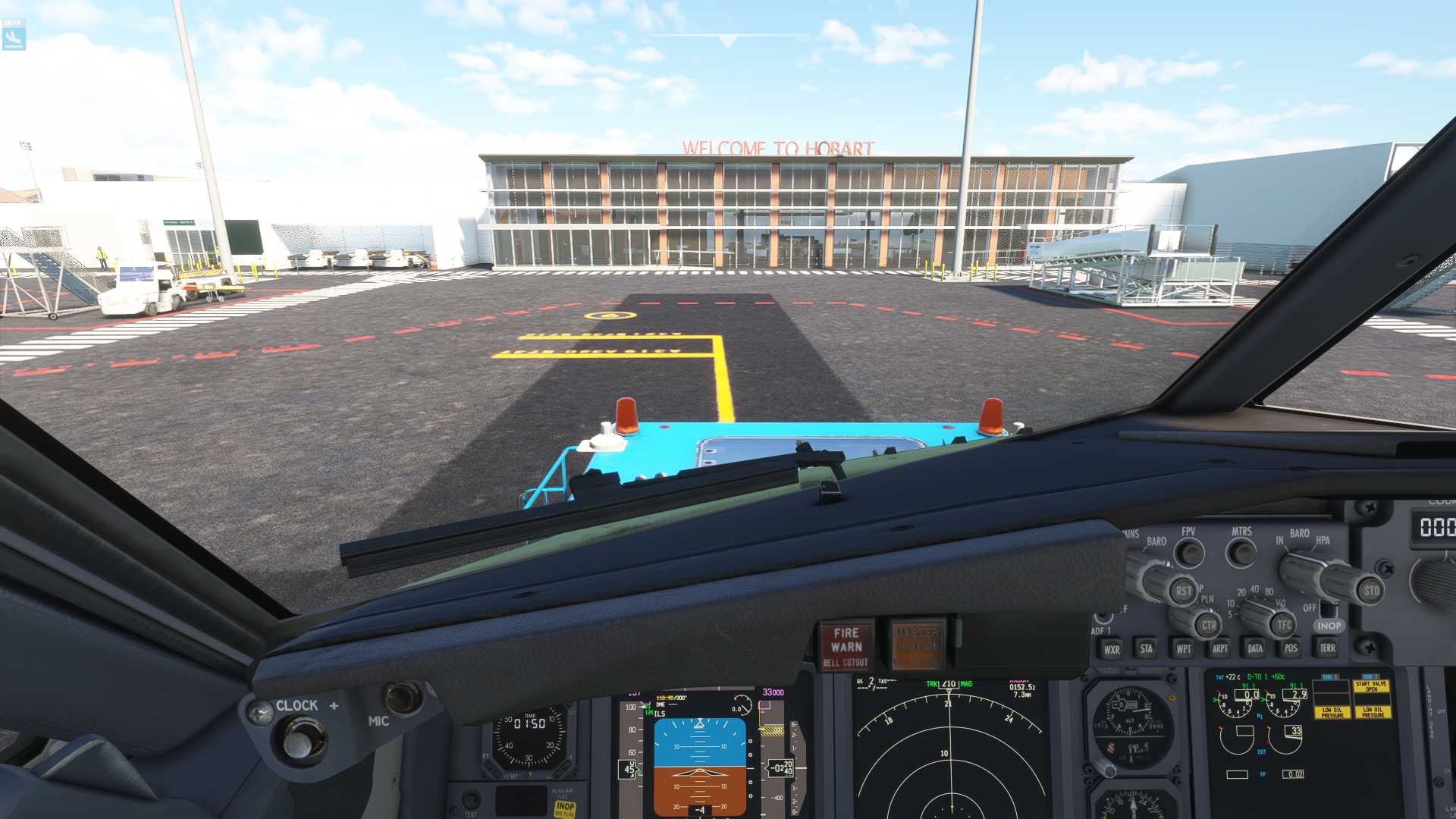Push the RST minimums reset button
Viewport: 1456px width, 819px height.
click(1183, 591)
